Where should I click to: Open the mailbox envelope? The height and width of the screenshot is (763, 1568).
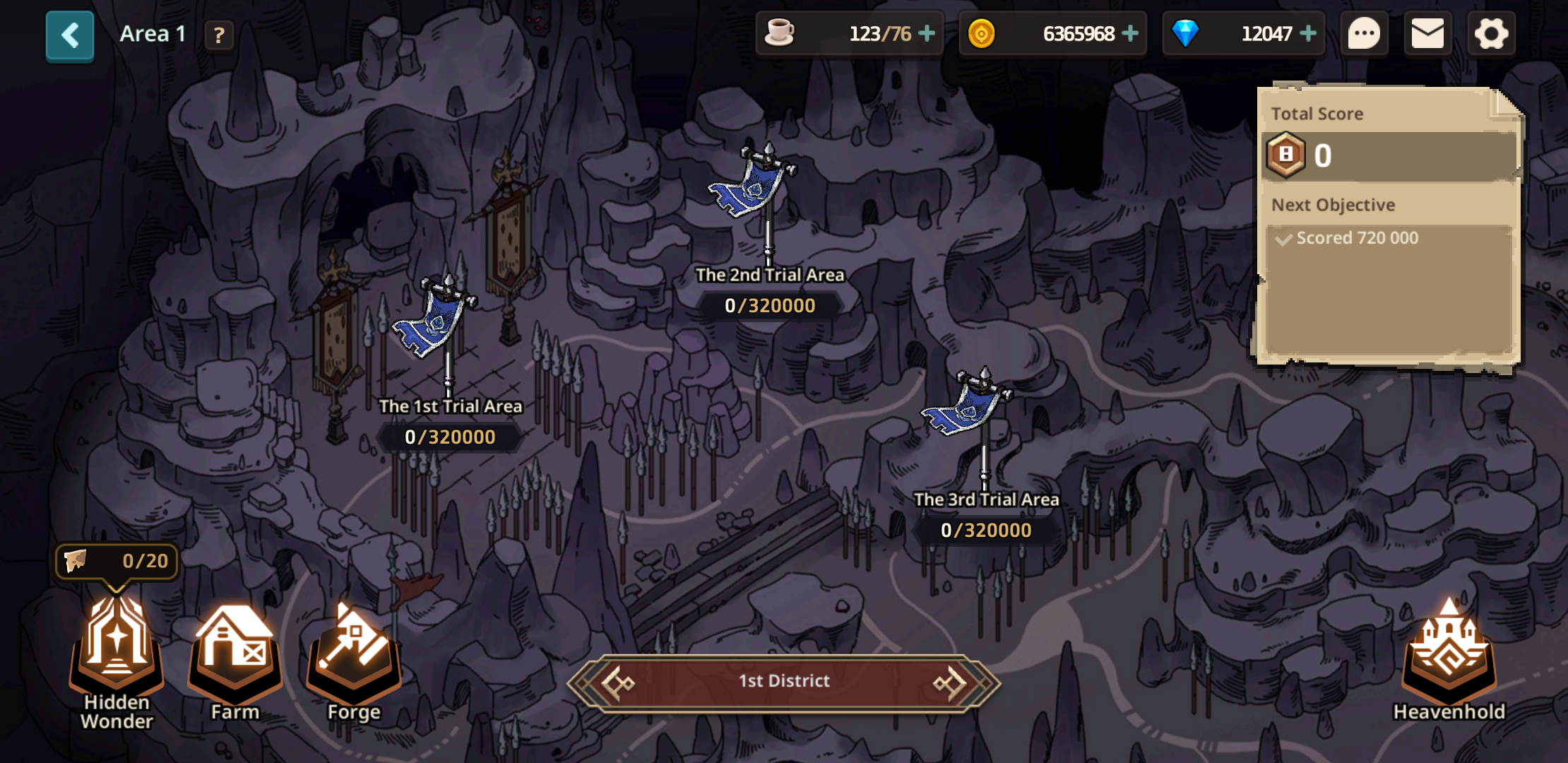(x=1427, y=34)
